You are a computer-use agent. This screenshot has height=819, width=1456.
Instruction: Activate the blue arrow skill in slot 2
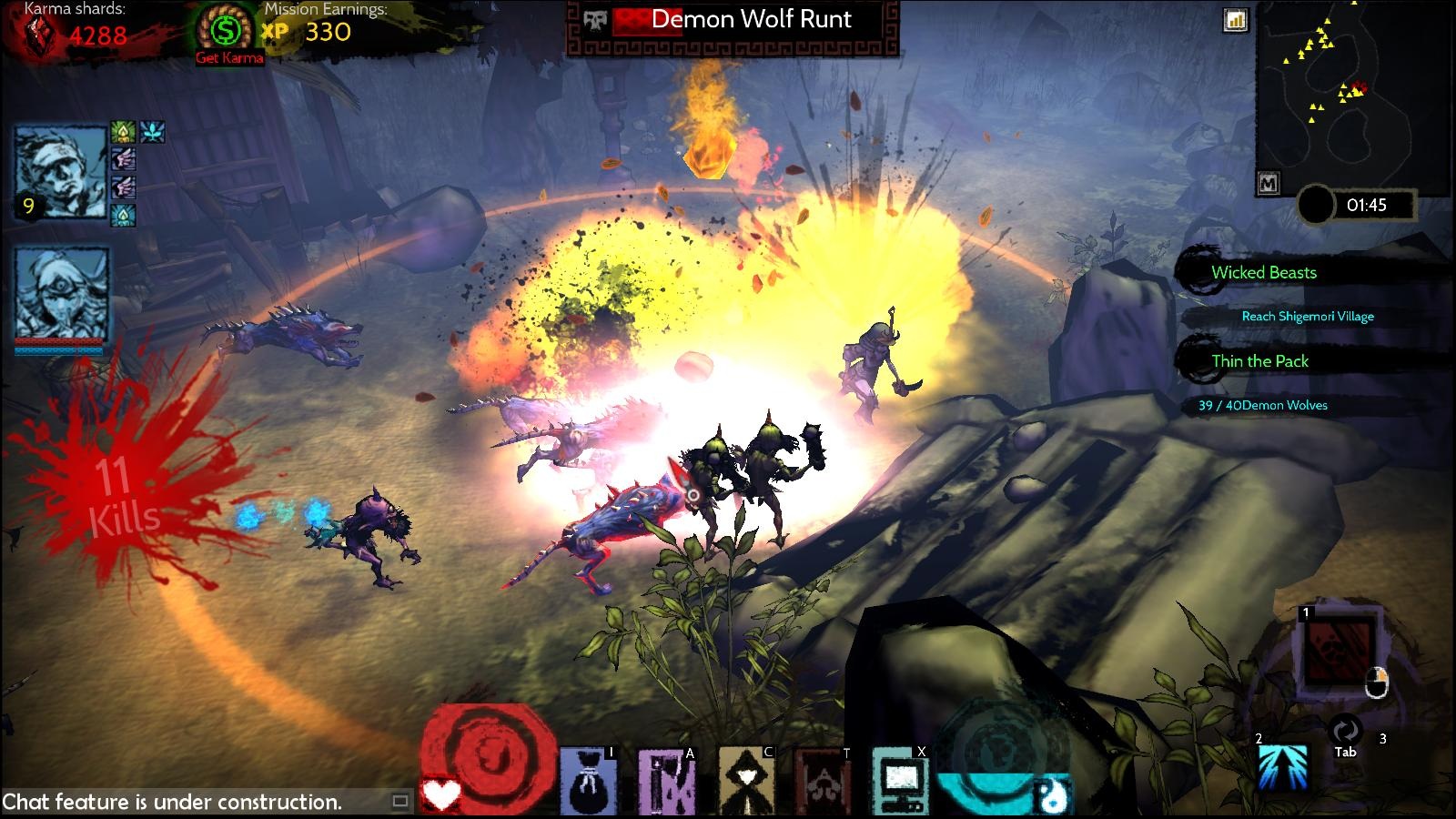(1283, 766)
